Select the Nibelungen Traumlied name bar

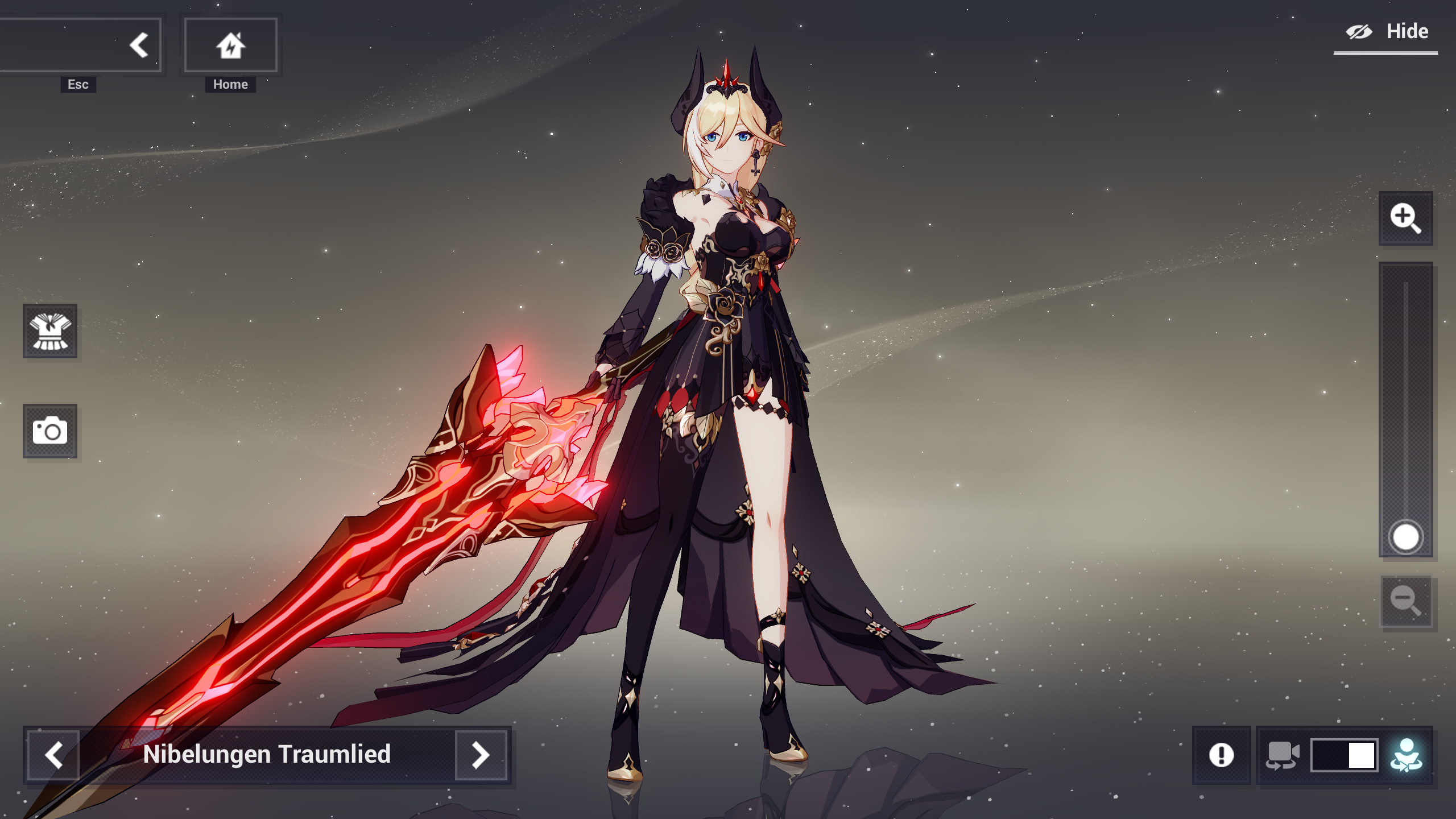click(267, 755)
